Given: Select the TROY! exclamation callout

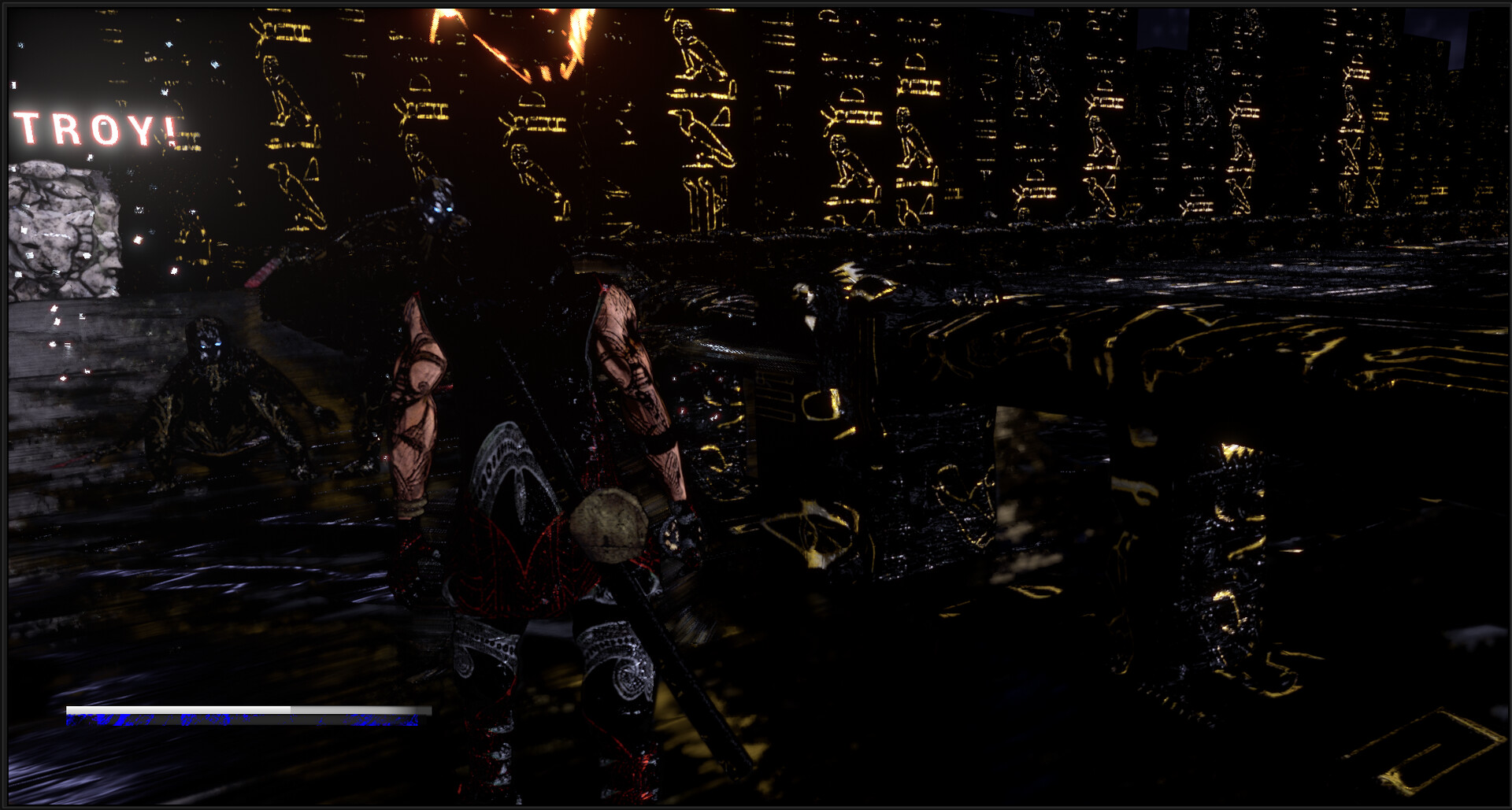Looking at the screenshot, I should coord(94,126).
